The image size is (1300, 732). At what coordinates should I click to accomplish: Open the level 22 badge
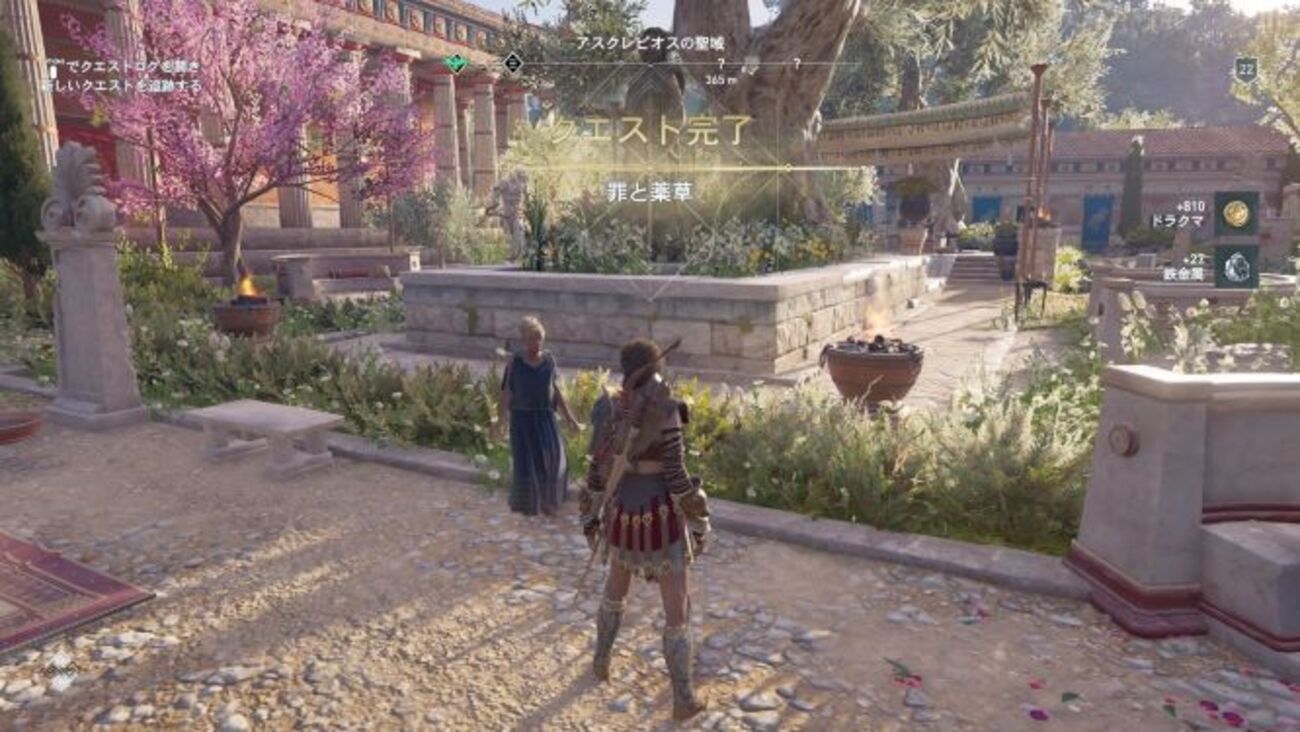point(1245,69)
